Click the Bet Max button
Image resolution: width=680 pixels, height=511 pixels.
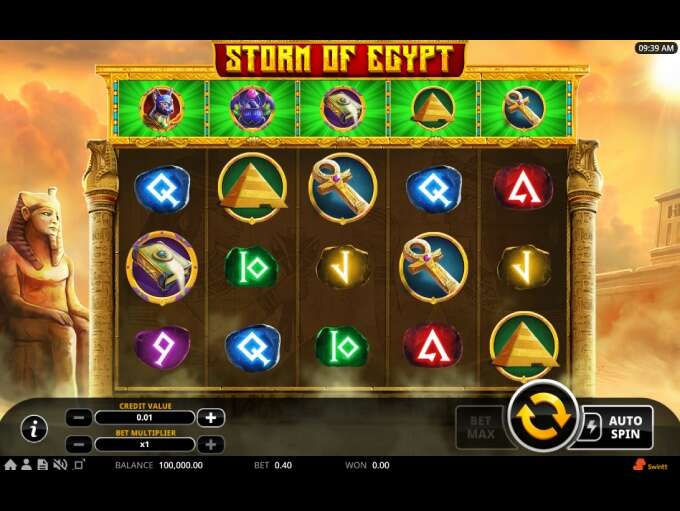tap(479, 427)
